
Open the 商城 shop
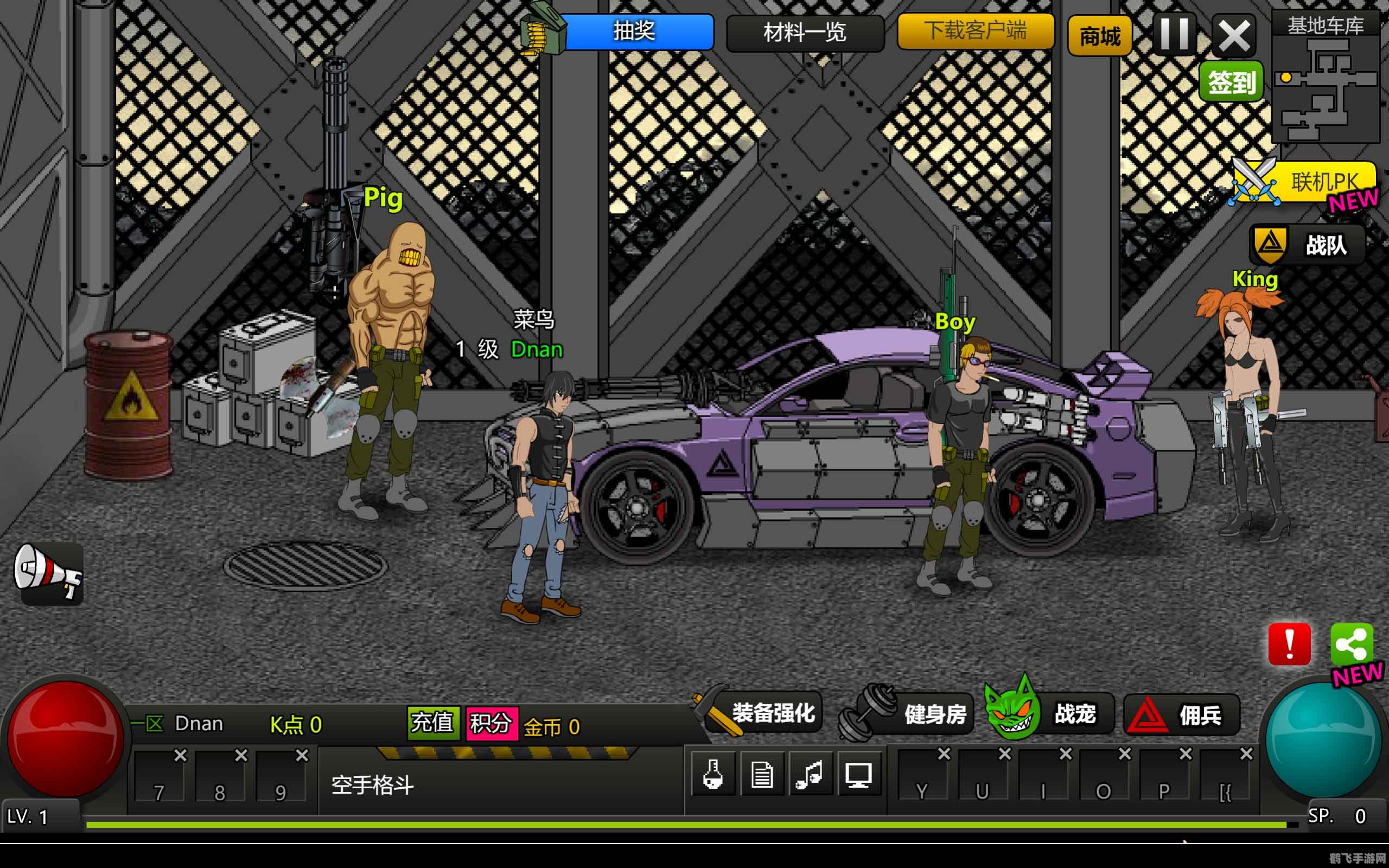click(x=1099, y=36)
